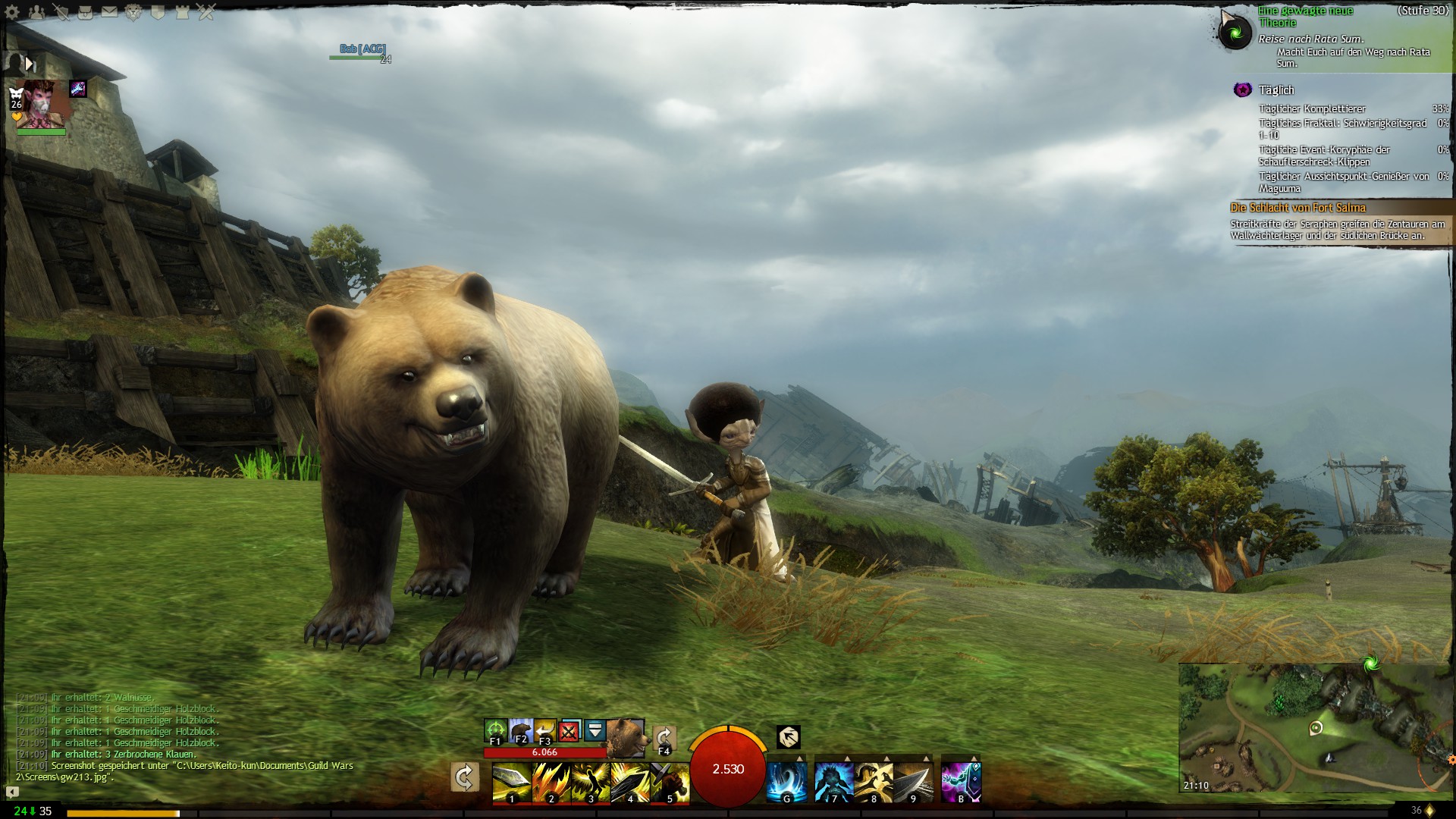Screen dimensions: 1456x819
Task: Click the bear pet portrait
Action: 626,736
